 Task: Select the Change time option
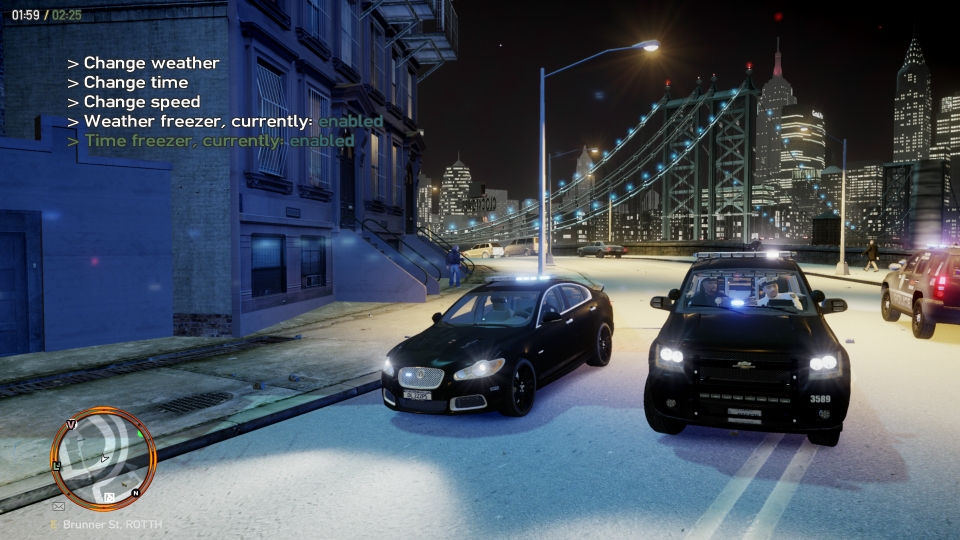pyautogui.click(x=135, y=82)
